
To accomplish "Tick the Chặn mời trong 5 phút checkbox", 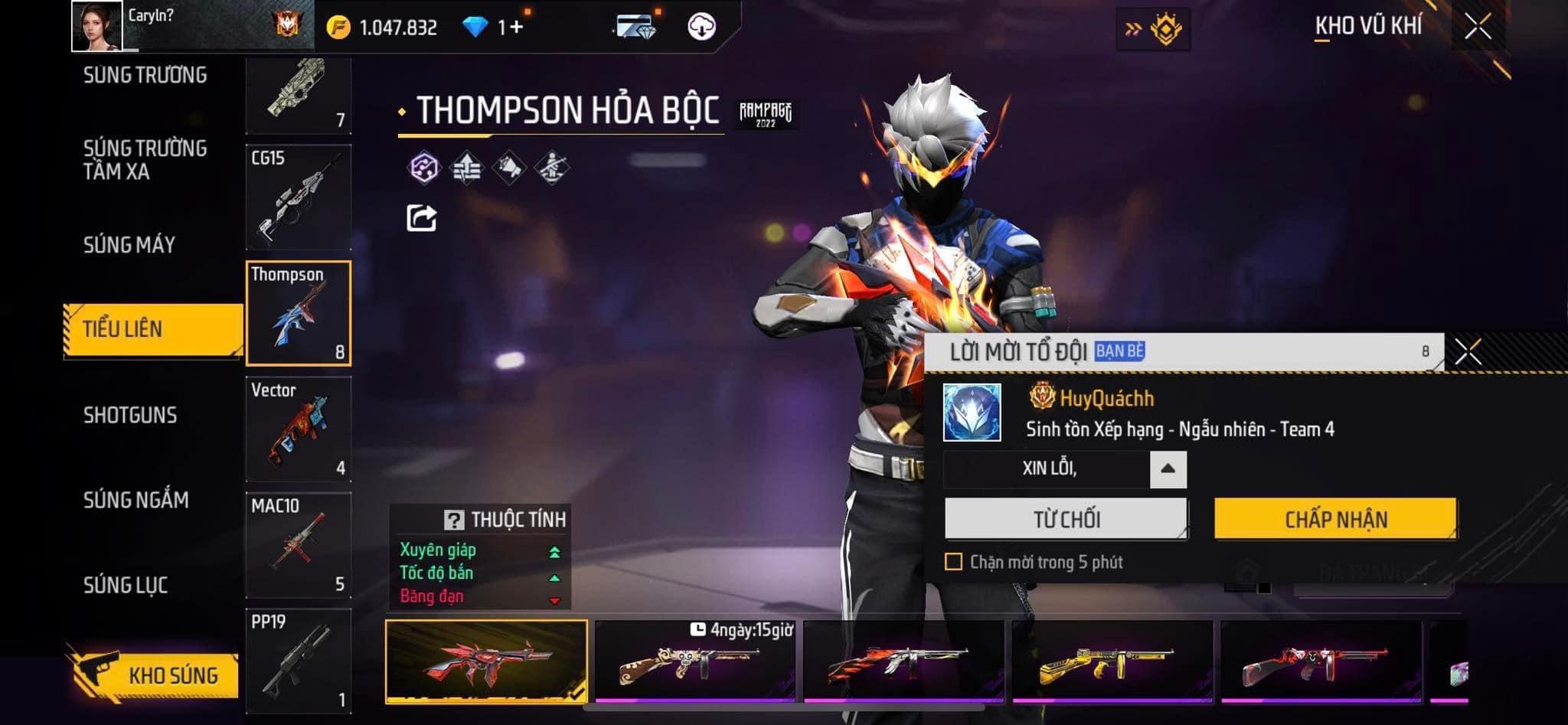I will (x=953, y=562).
